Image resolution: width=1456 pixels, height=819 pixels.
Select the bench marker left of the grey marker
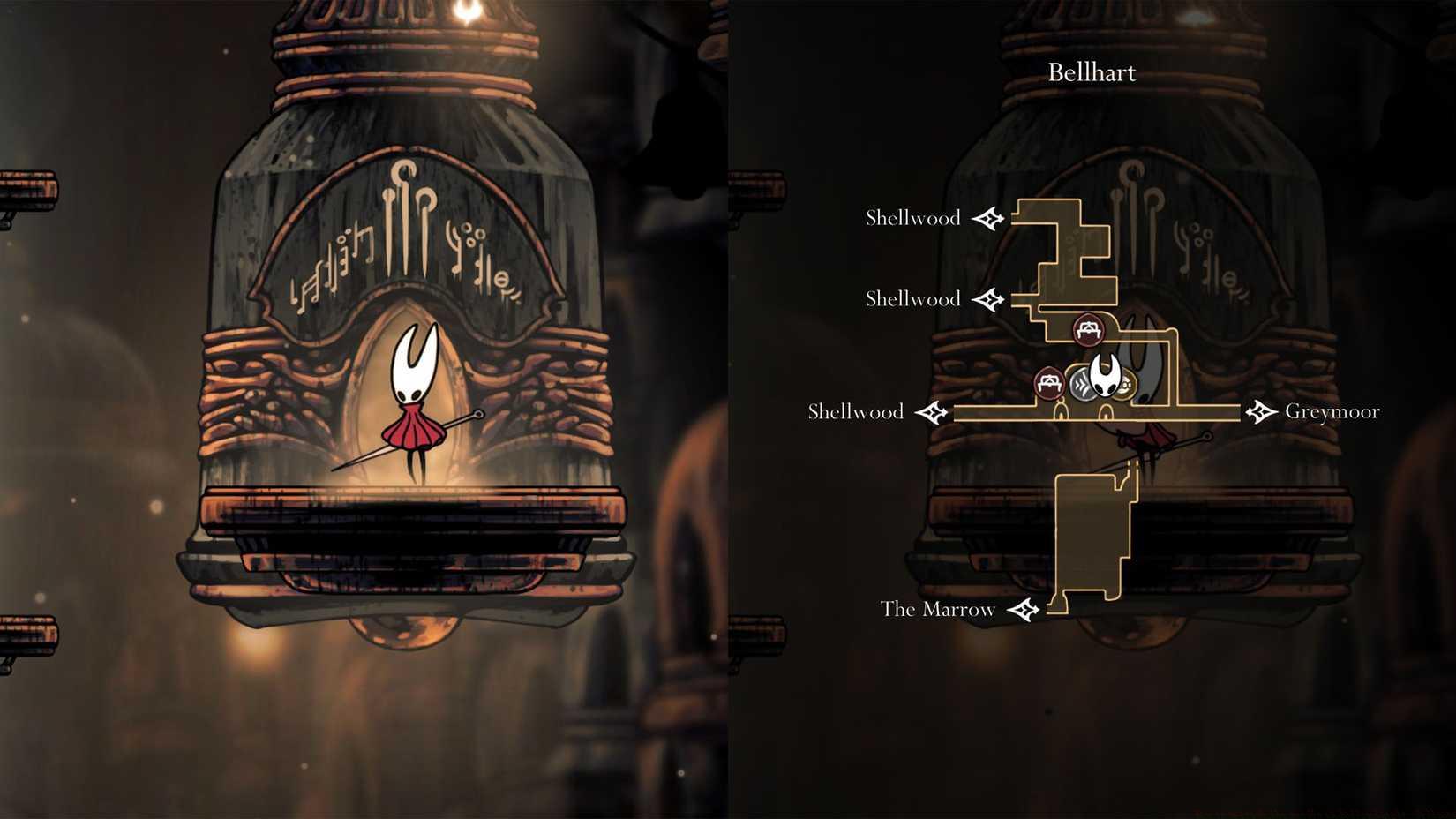pyautogui.click(x=1048, y=383)
